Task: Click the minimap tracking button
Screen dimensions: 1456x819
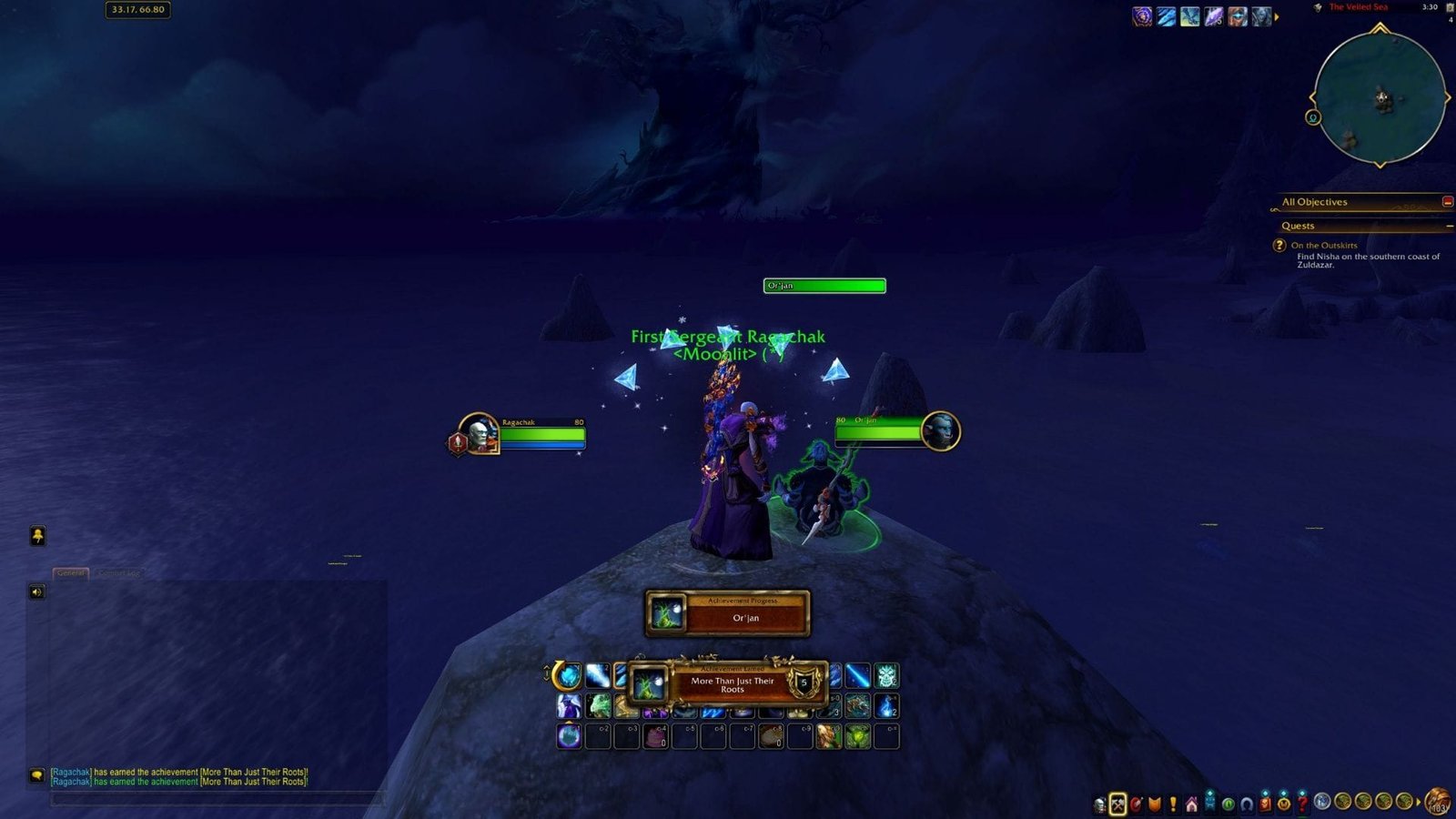Action: (1312, 117)
